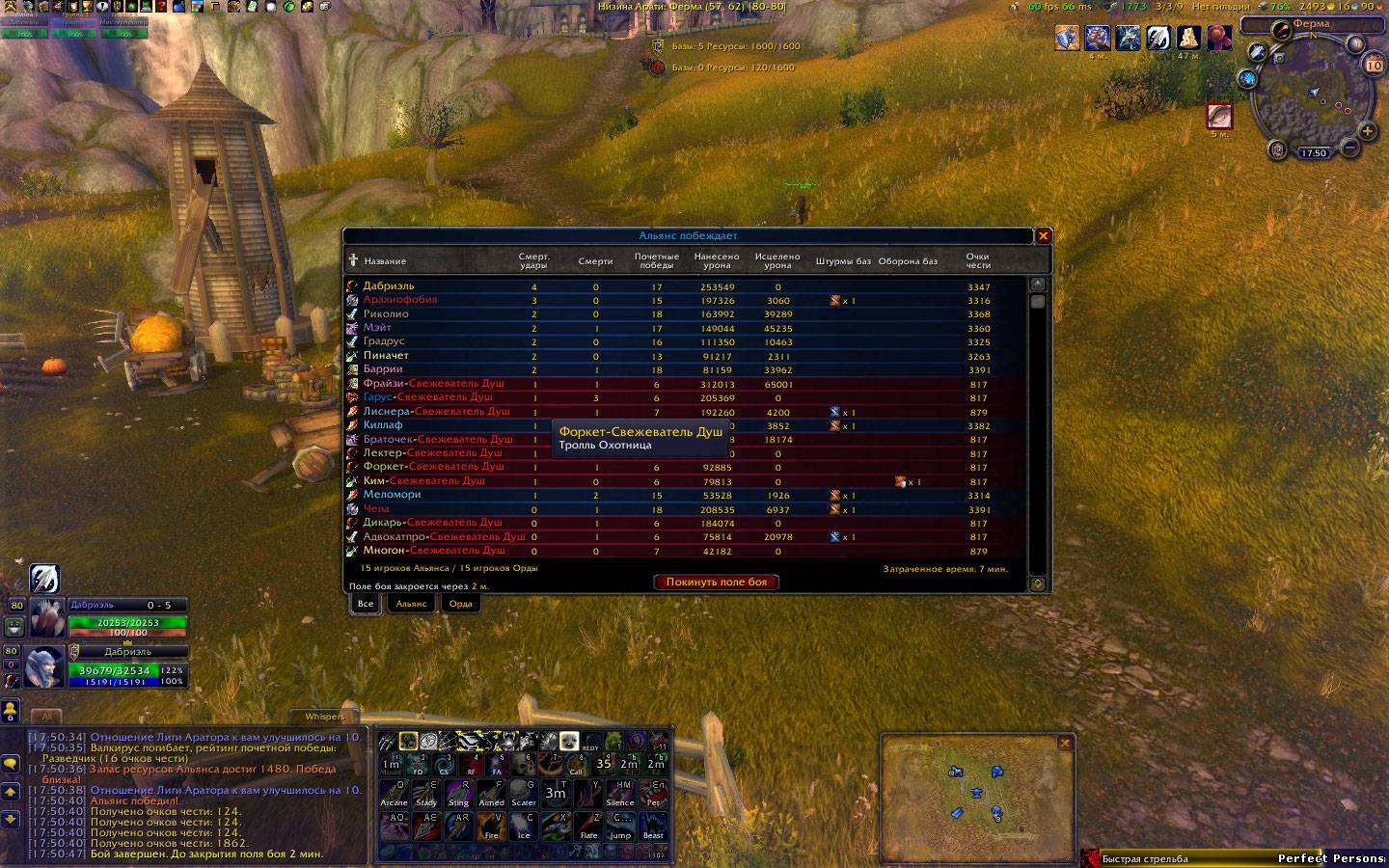Sort scoreboard by Нанесено урона column
This screenshot has width=1389, height=868.
[x=717, y=260]
